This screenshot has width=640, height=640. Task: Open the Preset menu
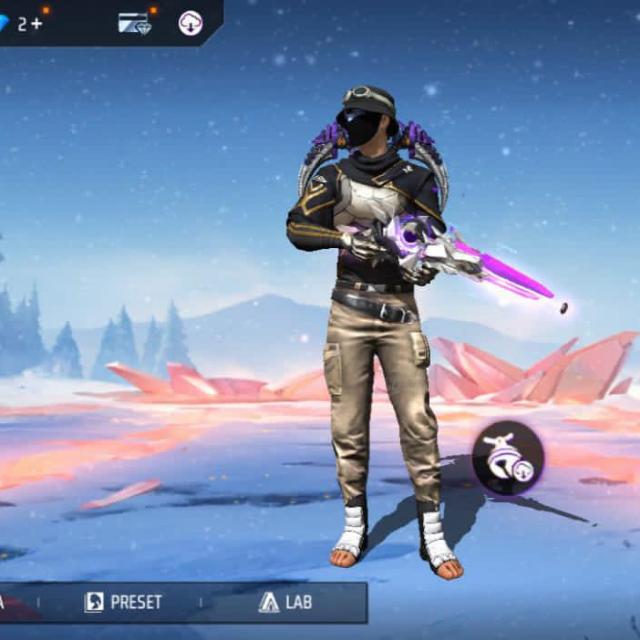click(x=123, y=602)
